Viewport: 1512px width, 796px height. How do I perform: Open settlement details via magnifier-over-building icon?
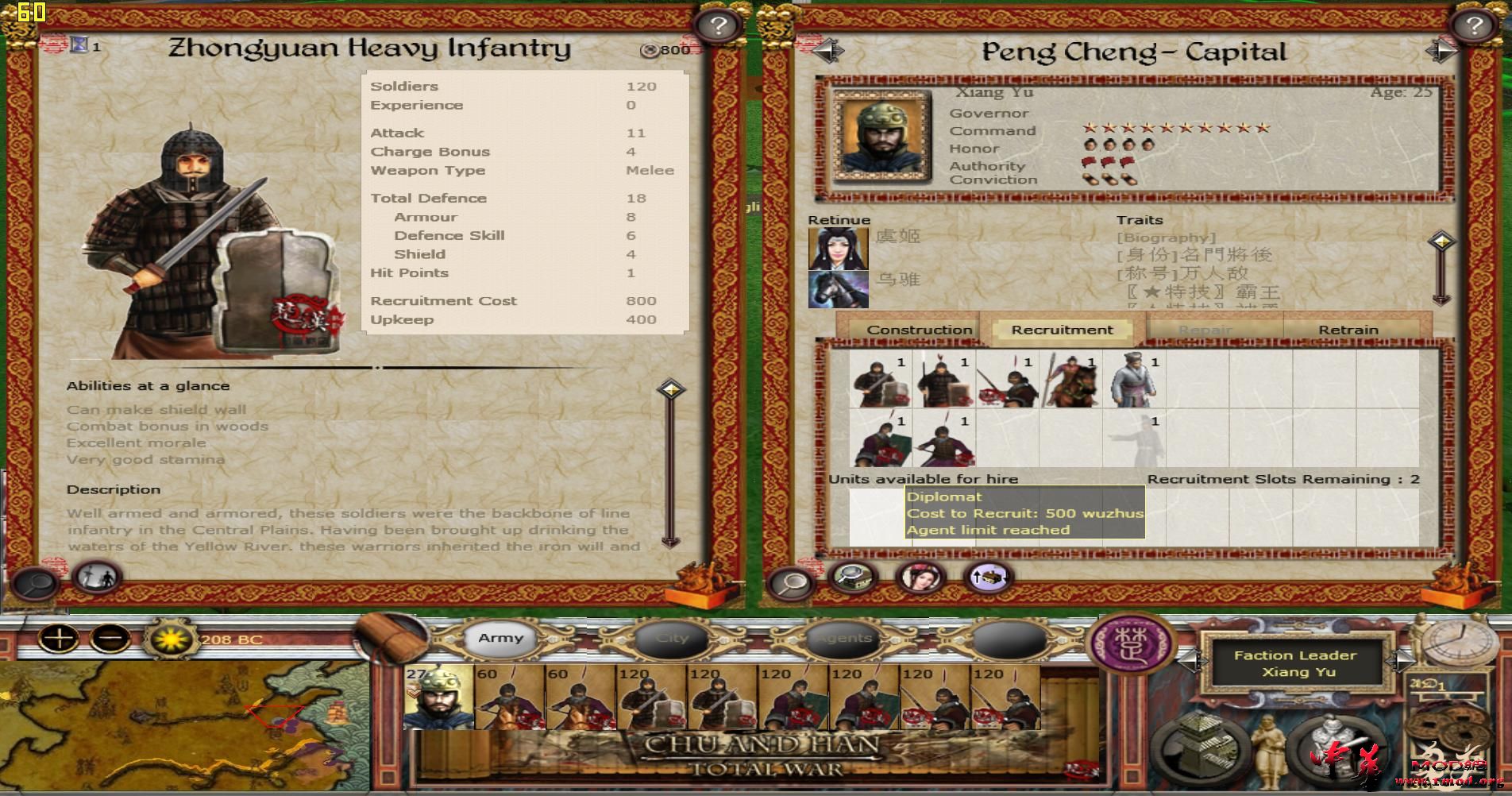[852, 578]
